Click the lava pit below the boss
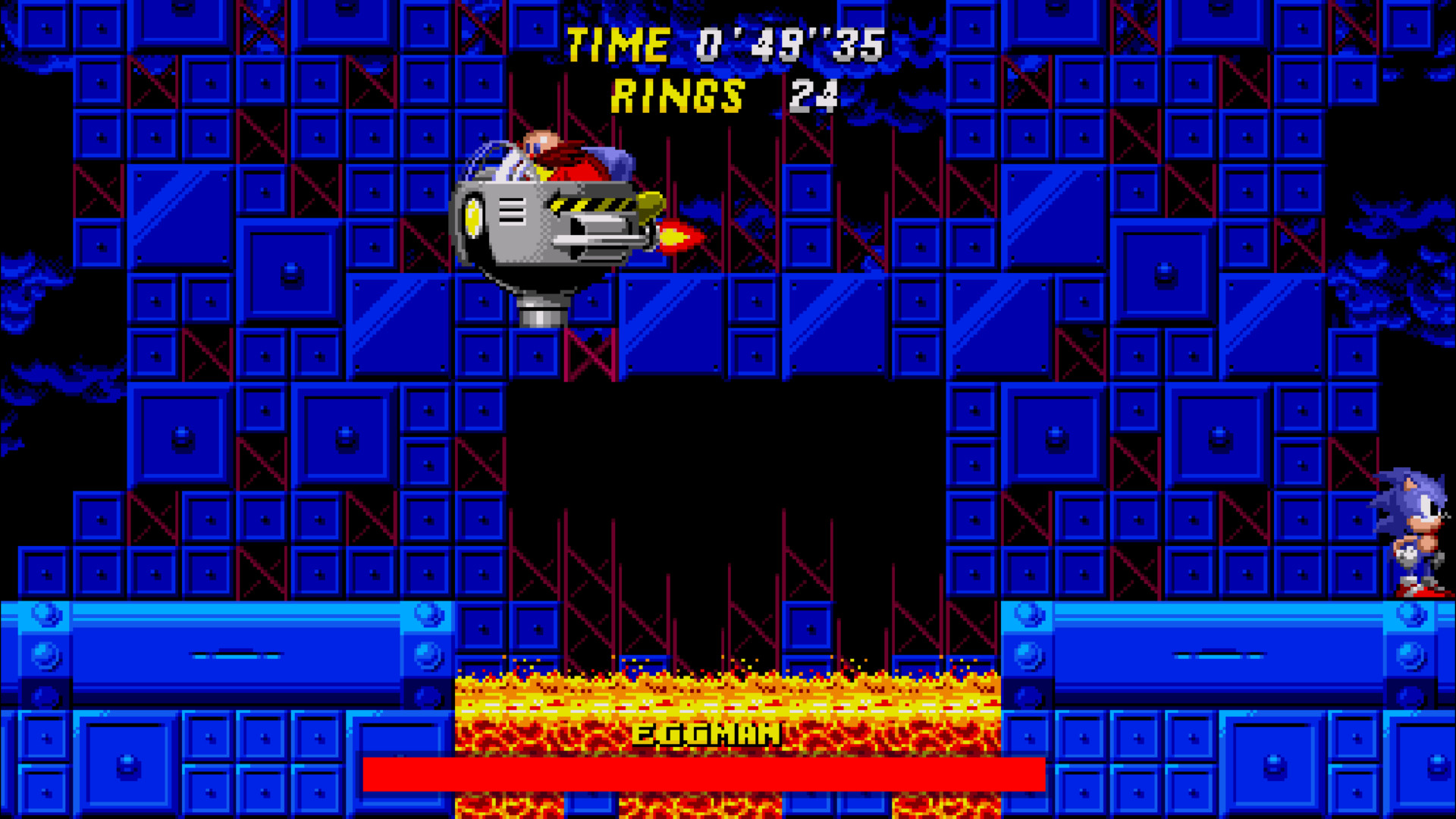1456x819 pixels. click(728, 698)
